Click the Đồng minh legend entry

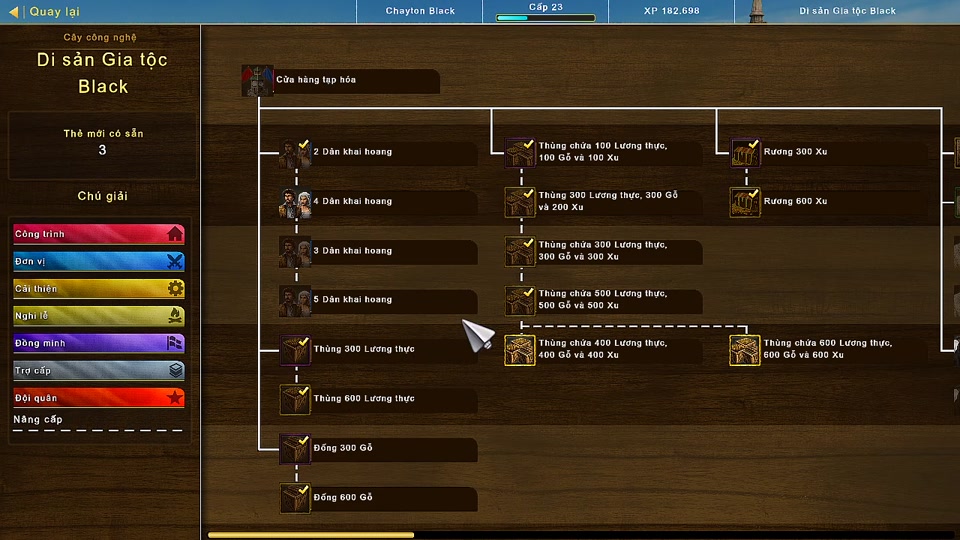[x=98, y=343]
